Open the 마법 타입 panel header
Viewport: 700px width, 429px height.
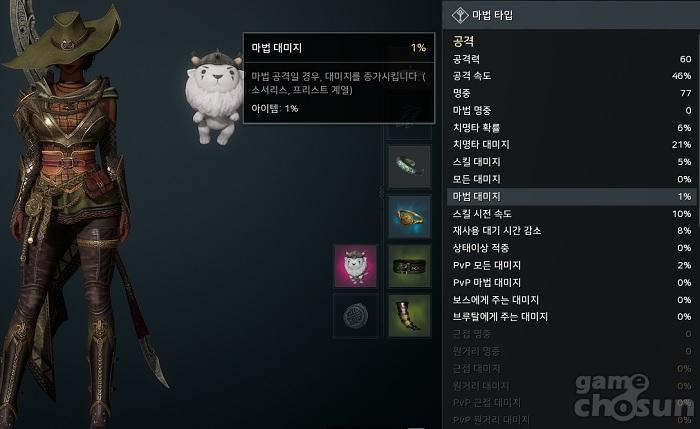click(x=570, y=15)
